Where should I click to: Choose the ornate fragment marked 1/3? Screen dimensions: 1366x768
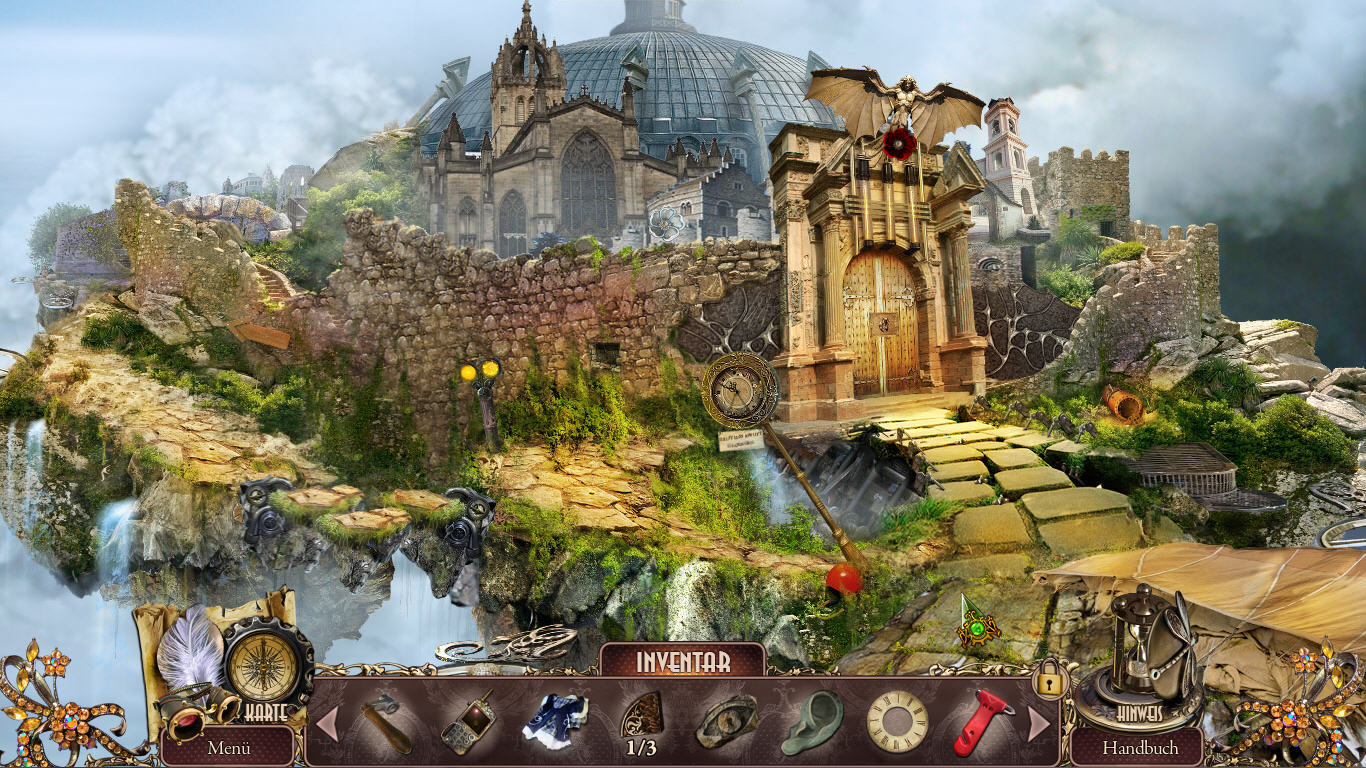click(x=641, y=716)
